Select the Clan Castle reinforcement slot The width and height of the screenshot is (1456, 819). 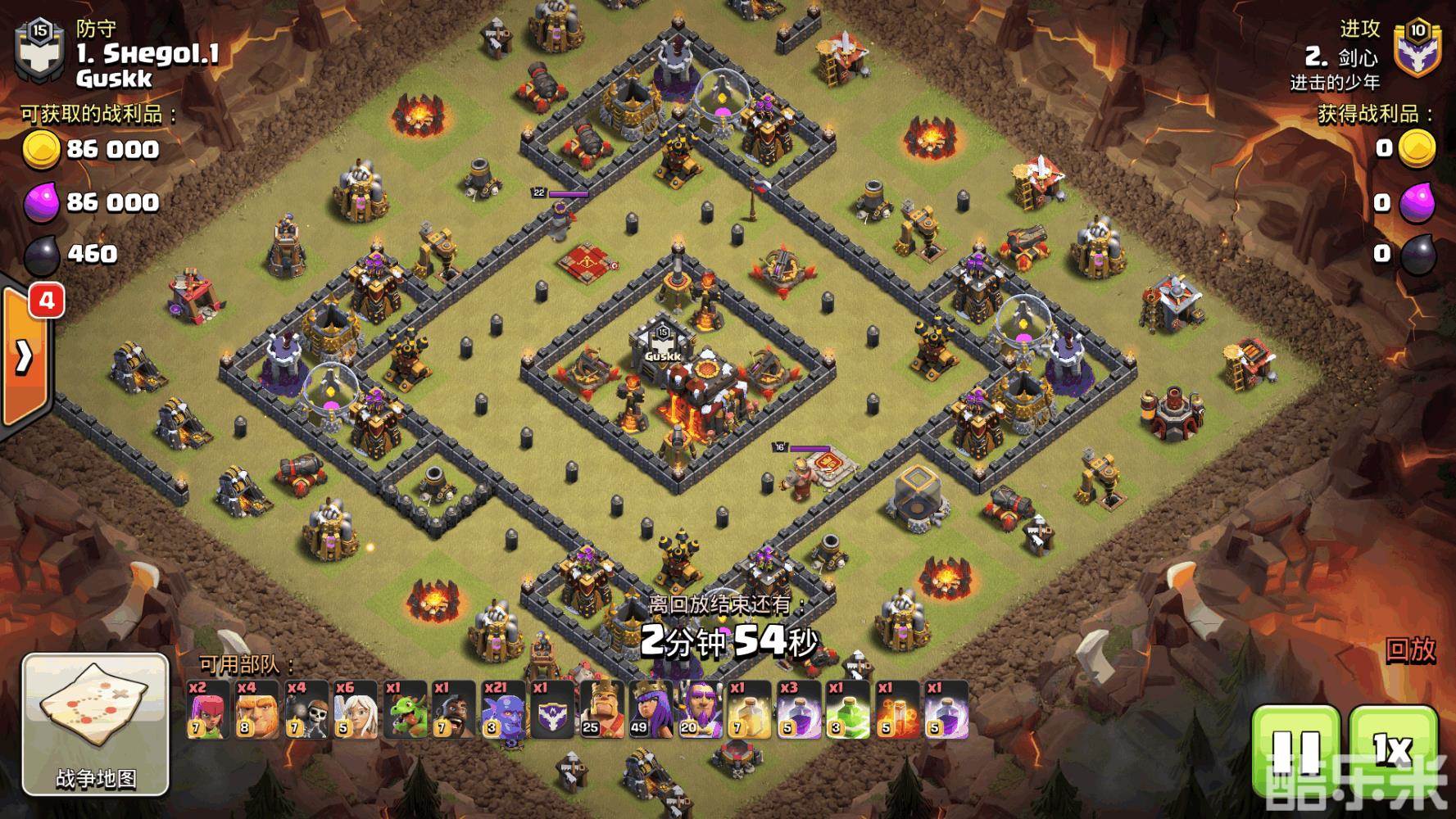click(552, 709)
